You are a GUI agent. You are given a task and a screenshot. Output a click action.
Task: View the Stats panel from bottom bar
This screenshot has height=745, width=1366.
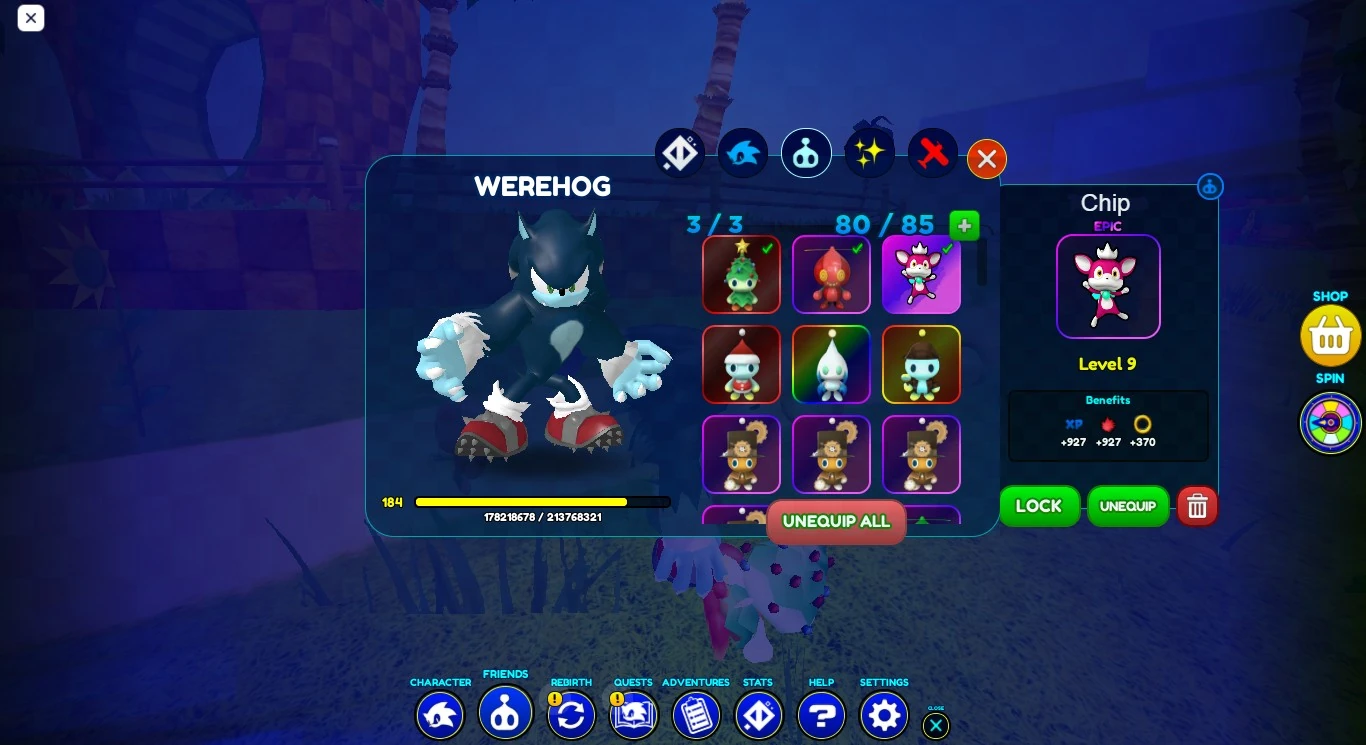click(x=758, y=715)
